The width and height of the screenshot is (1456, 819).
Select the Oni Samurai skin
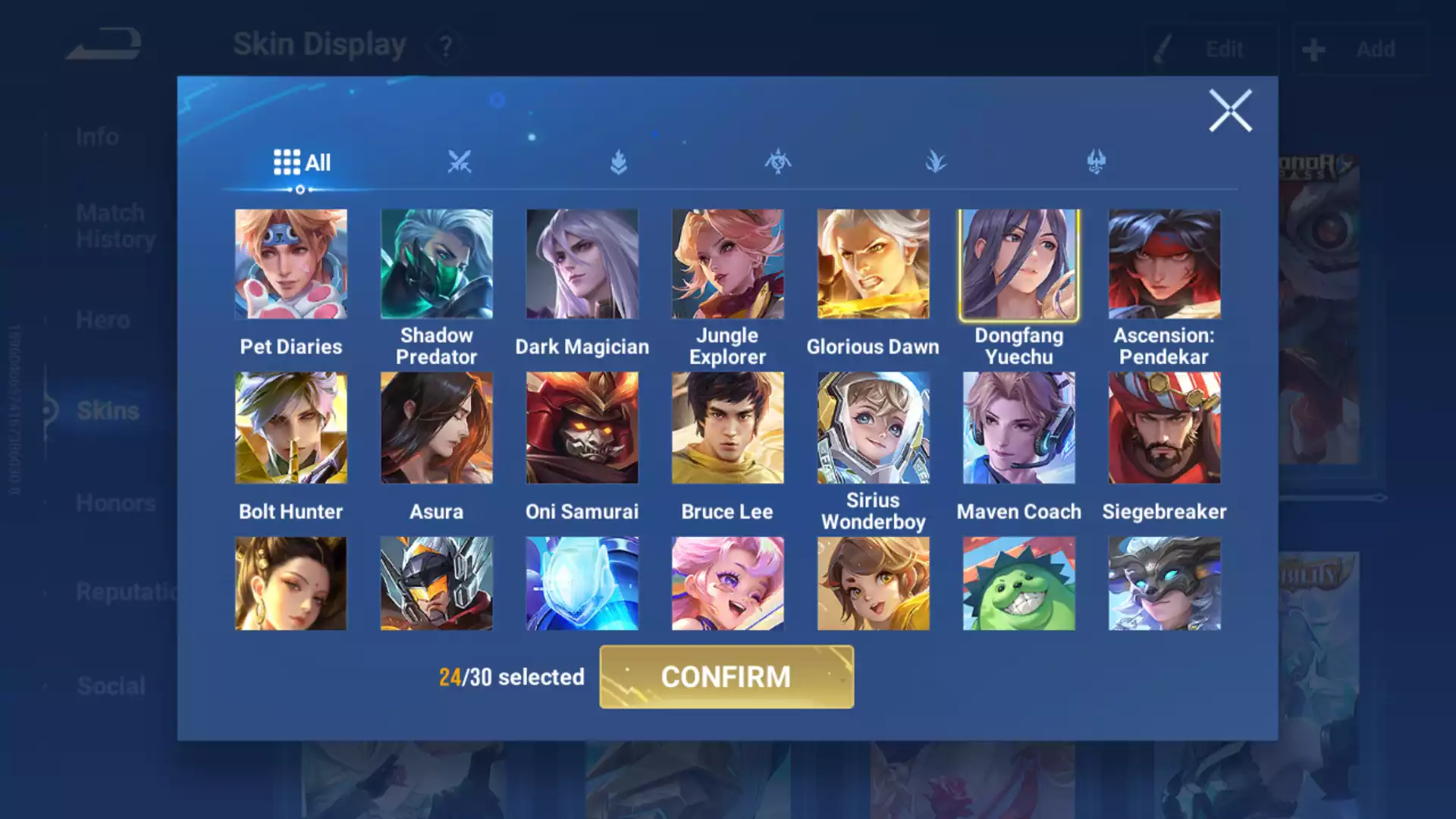click(x=582, y=428)
